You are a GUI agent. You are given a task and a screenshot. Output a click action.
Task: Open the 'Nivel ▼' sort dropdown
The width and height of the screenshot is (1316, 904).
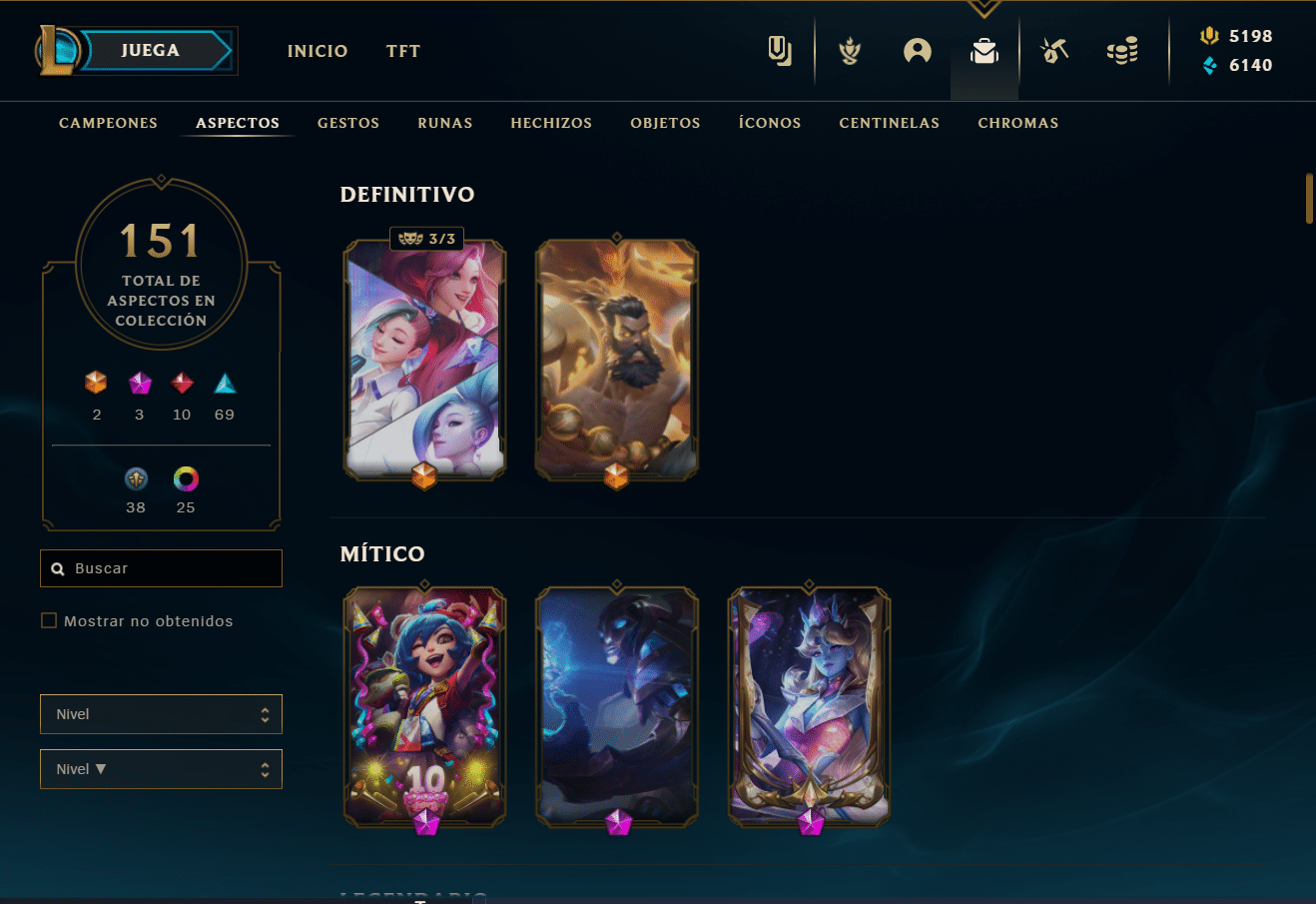click(x=161, y=768)
